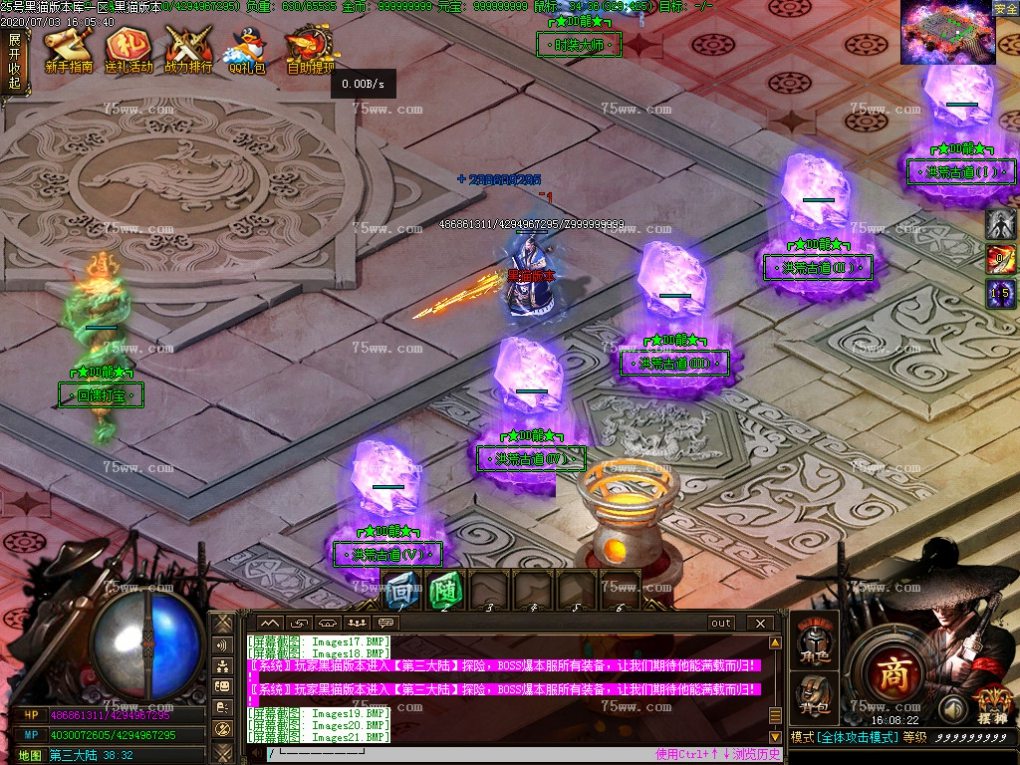Open the QQ礼包 penguin gift pack

pyautogui.click(x=246, y=49)
